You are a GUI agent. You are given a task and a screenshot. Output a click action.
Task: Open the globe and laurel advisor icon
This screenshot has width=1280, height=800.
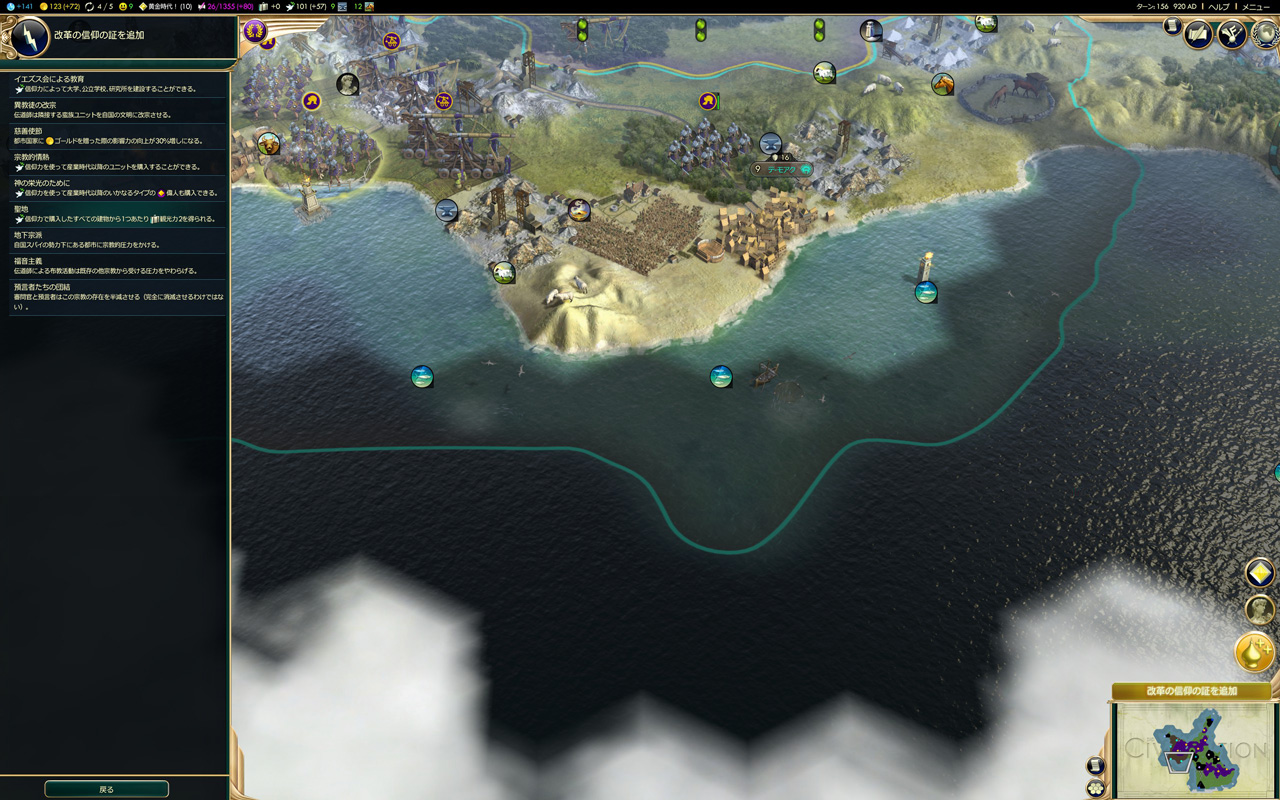[x=1266, y=33]
